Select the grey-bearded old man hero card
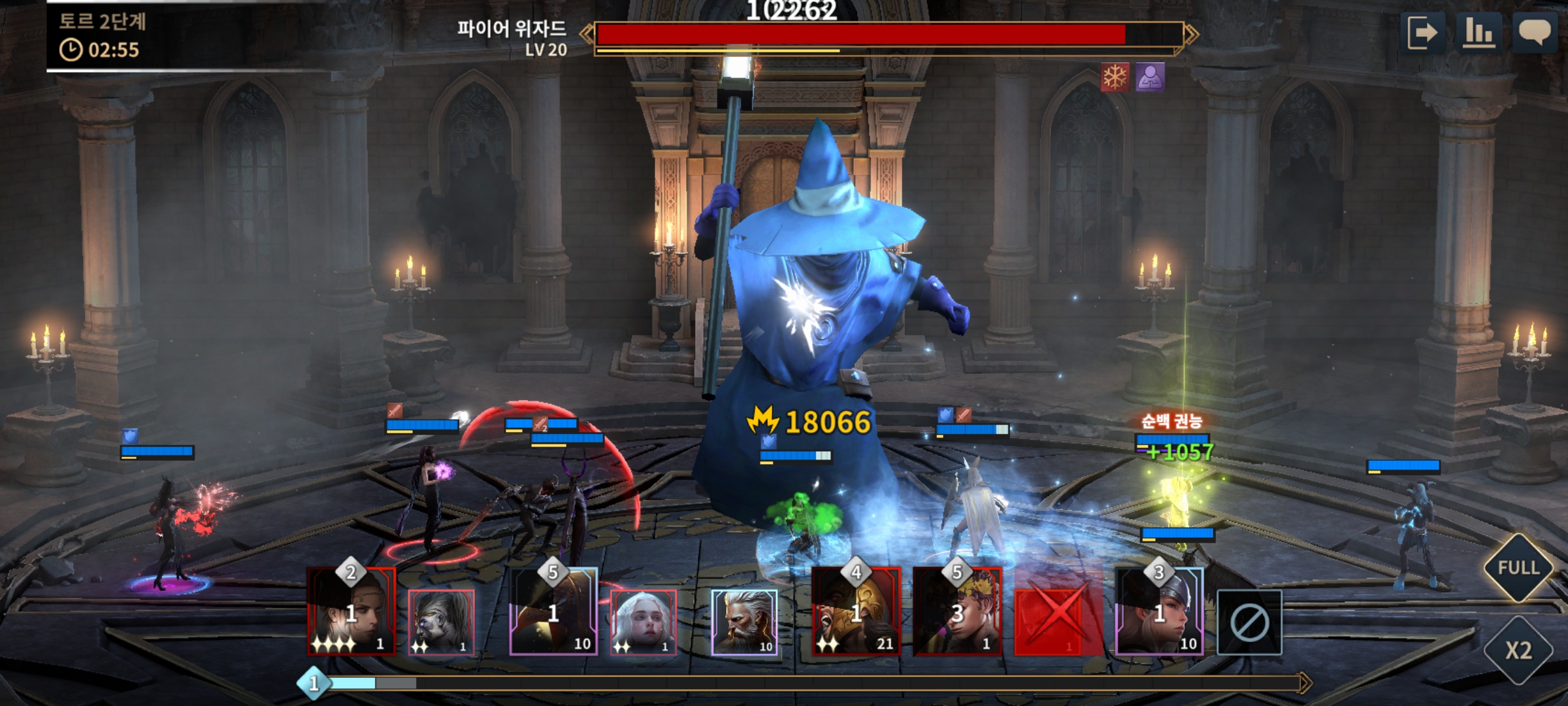 coord(744,622)
